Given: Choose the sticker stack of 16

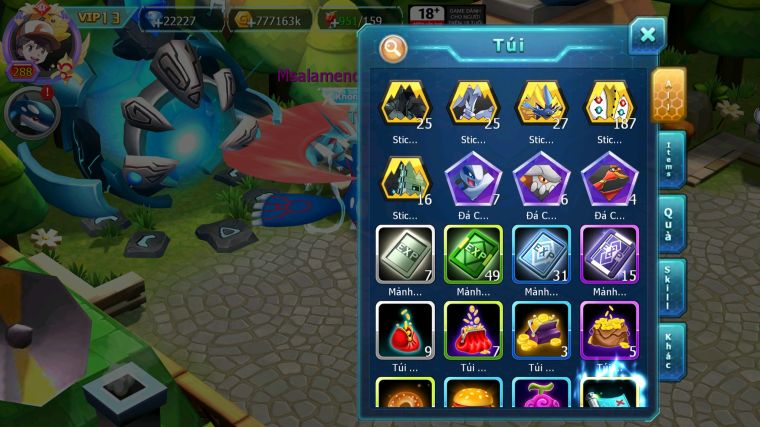Looking at the screenshot, I should pos(405,178).
